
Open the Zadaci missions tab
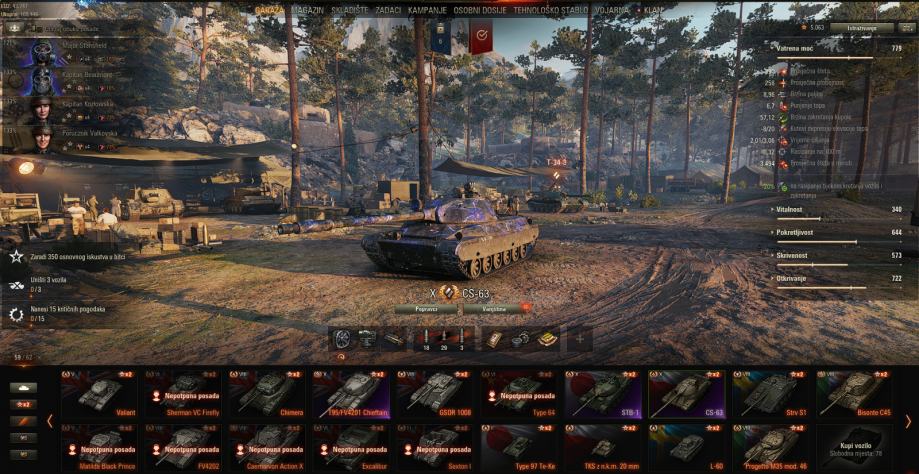click(x=388, y=9)
